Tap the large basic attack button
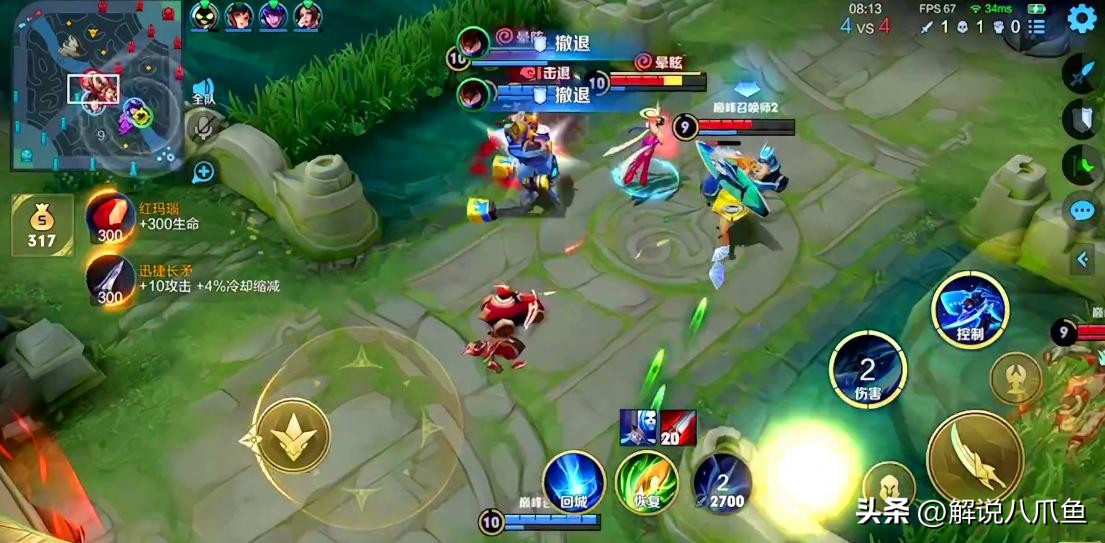Image resolution: width=1105 pixels, height=543 pixels. pyautogui.click(x=974, y=459)
